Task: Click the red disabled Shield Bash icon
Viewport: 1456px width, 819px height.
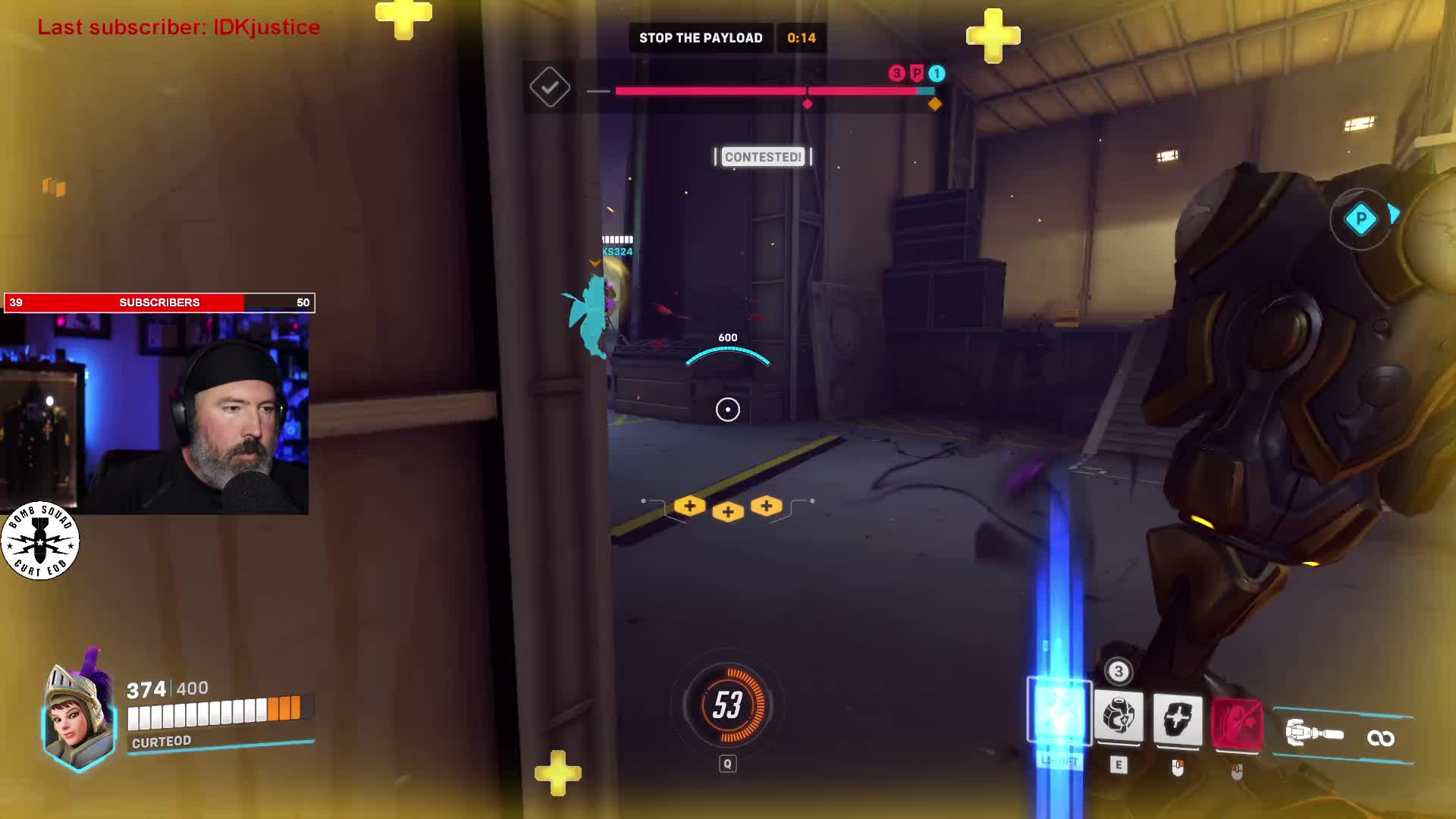Action: pyautogui.click(x=1237, y=723)
